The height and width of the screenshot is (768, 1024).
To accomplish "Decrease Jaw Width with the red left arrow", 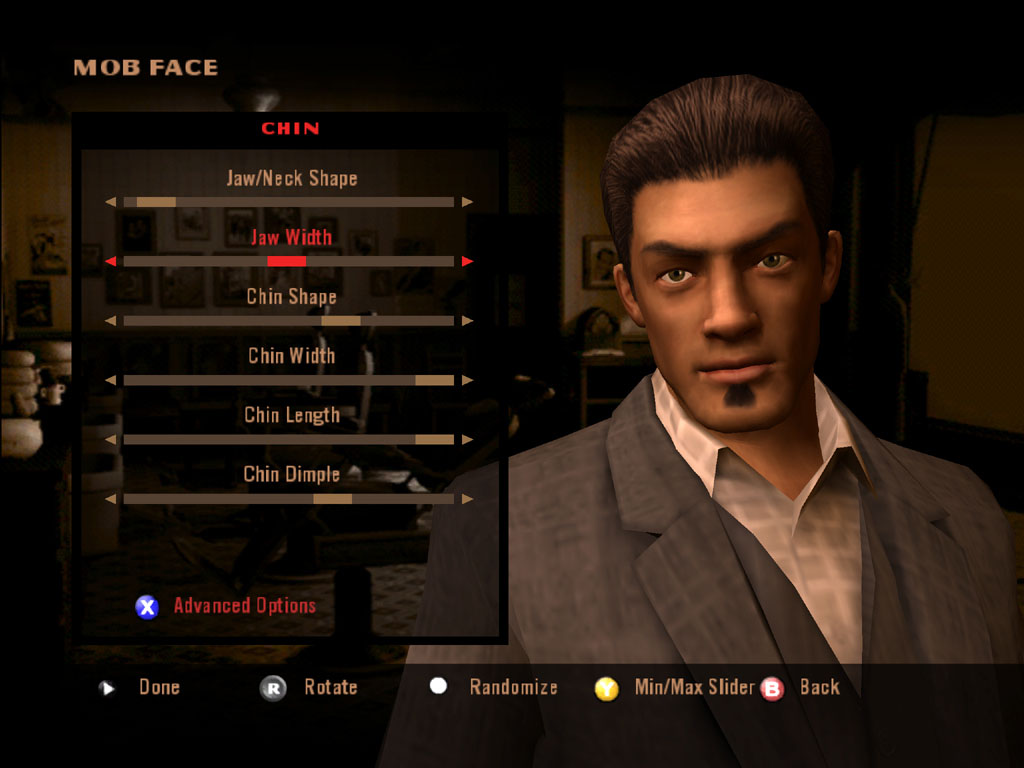I will coord(111,262).
